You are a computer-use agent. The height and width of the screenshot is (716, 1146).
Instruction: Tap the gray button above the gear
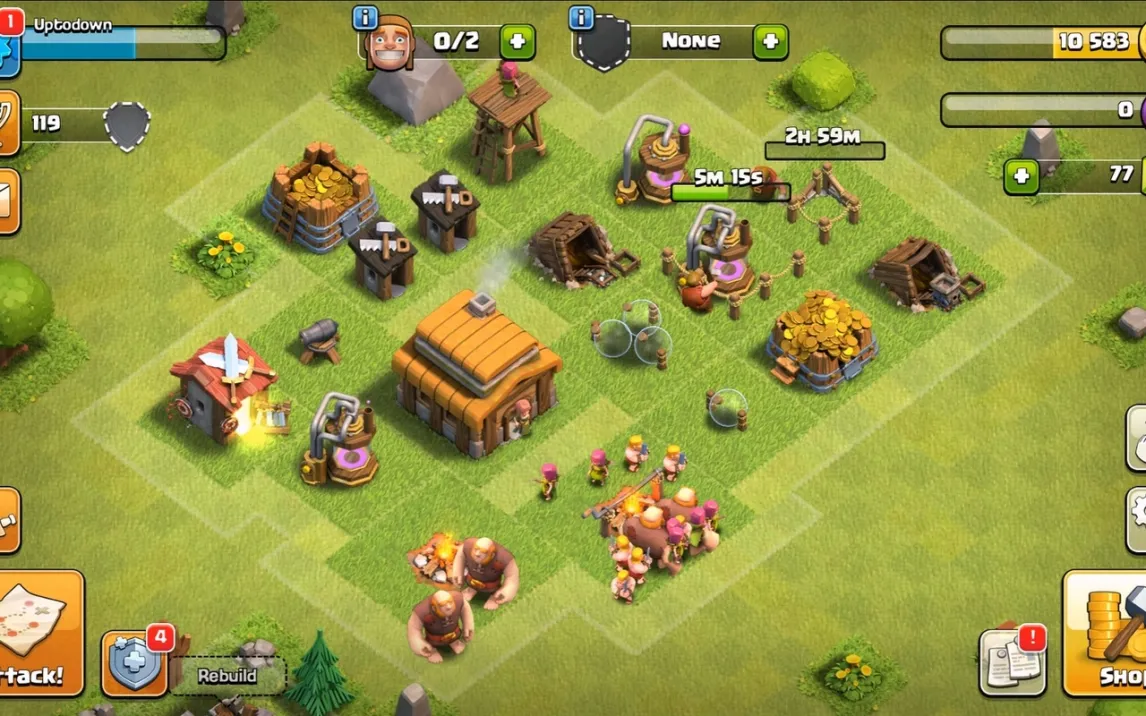pos(1136,438)
